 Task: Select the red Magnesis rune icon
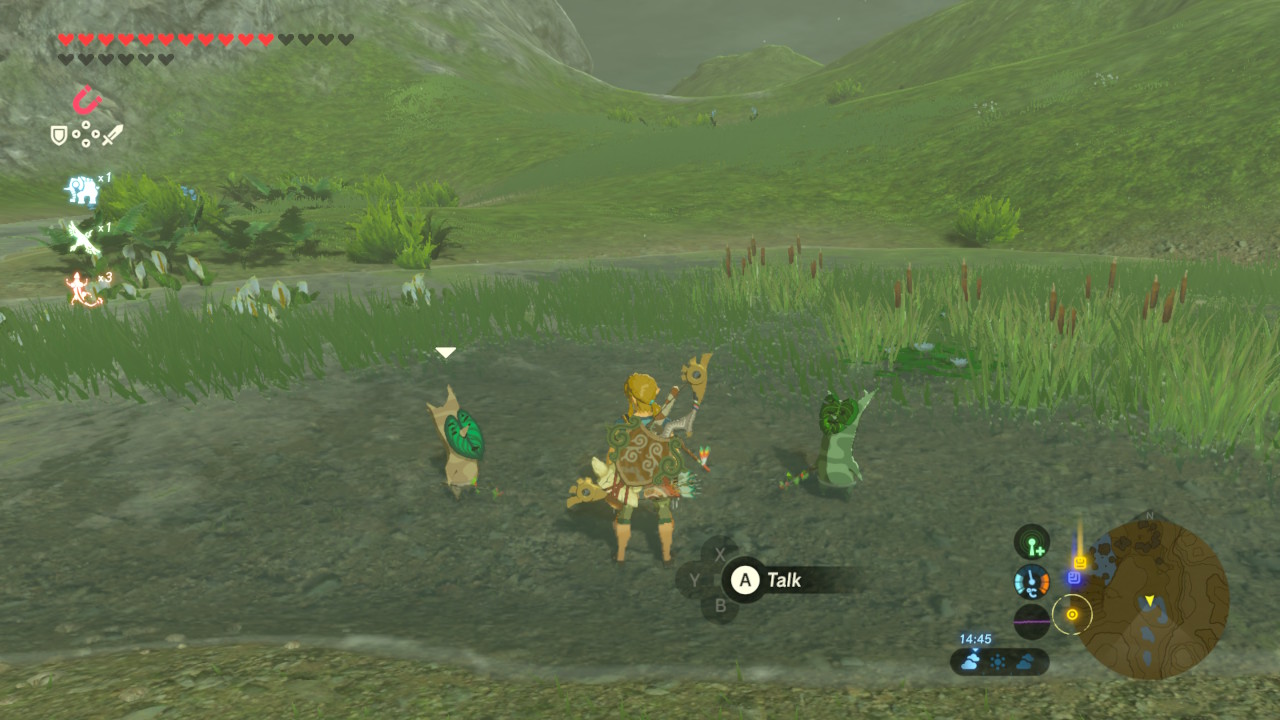87,100
